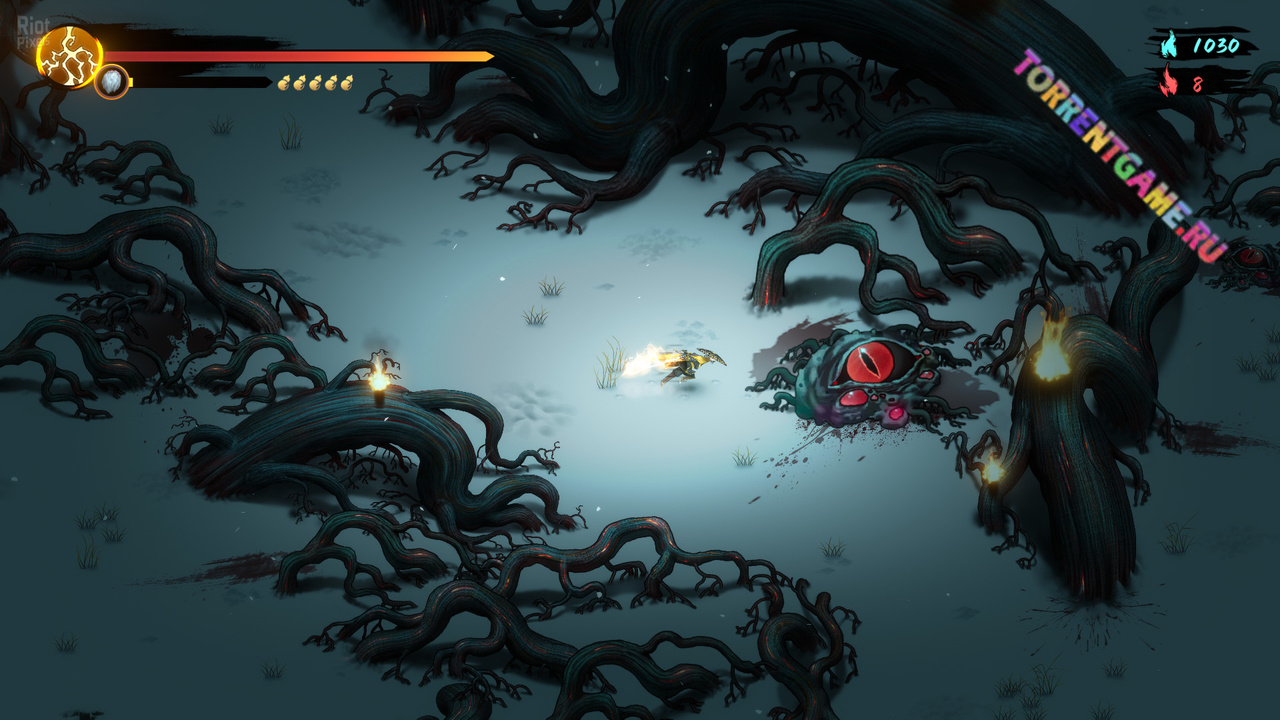Image resolution: width=1280 pixels, height=720 pixels.
Task: Click the golden cracked orb icon
Action: [69, 57]
